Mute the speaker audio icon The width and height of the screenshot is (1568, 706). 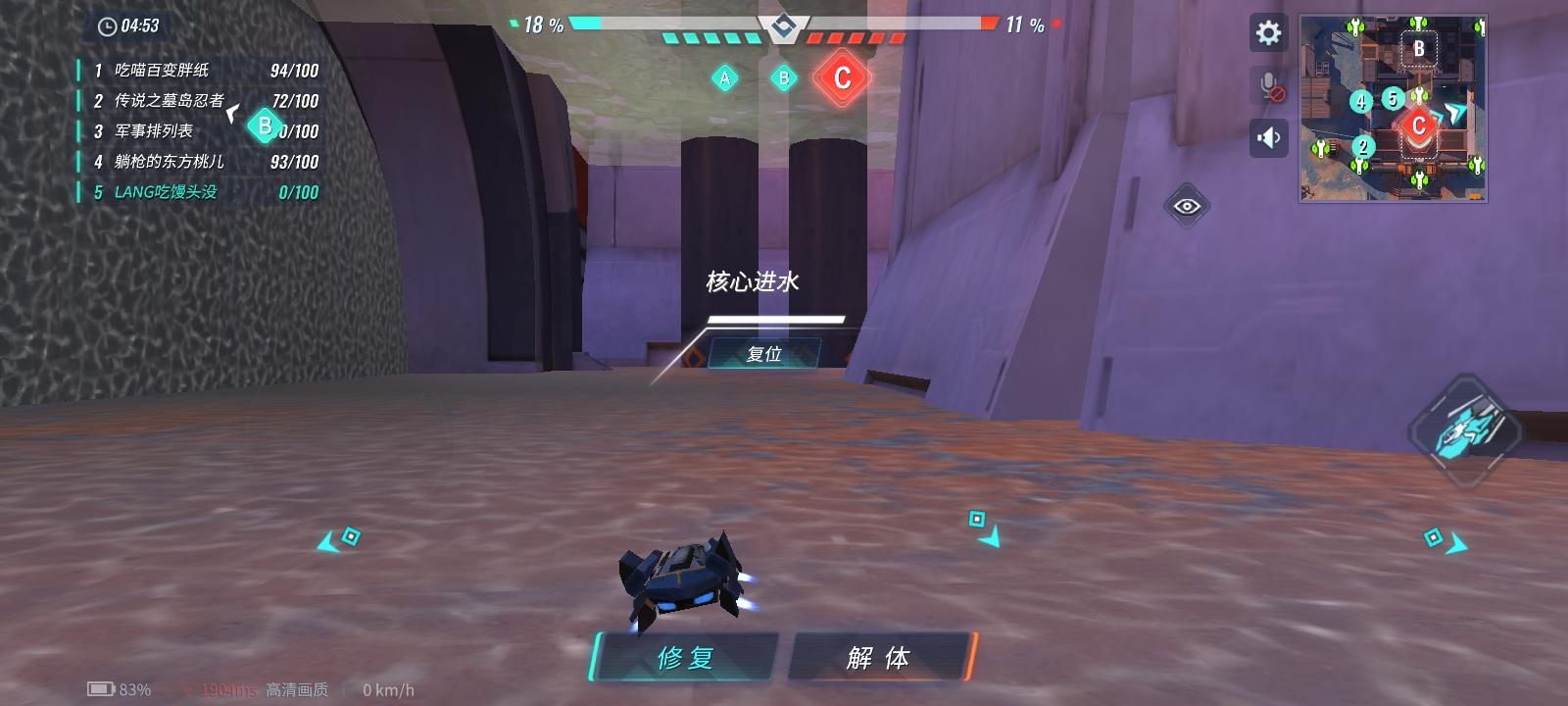click(x=1268, y=137)
